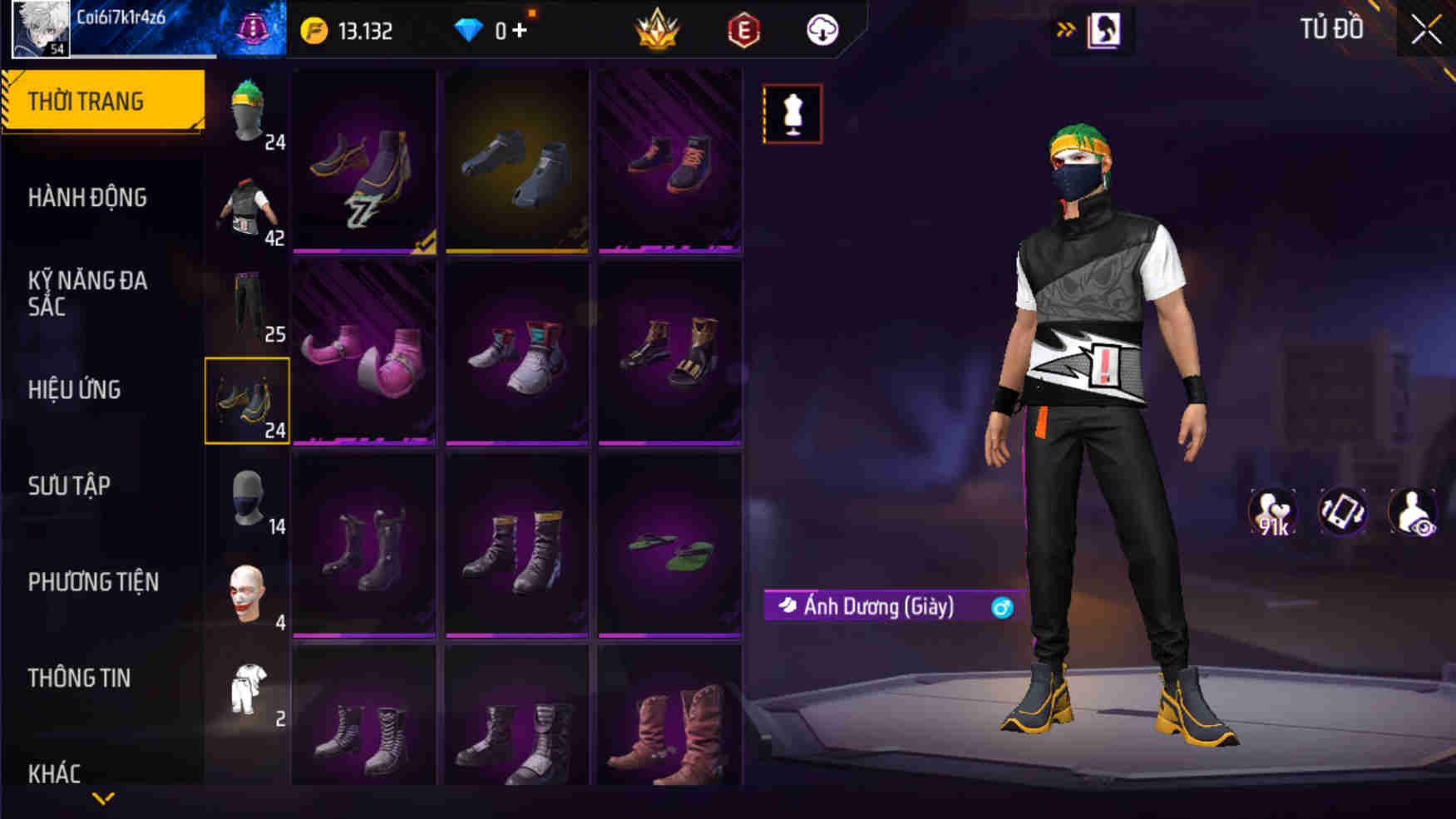Add diamonds with the plus button
This screenshot has height=819, width=1456.
(x=520, y=31)
